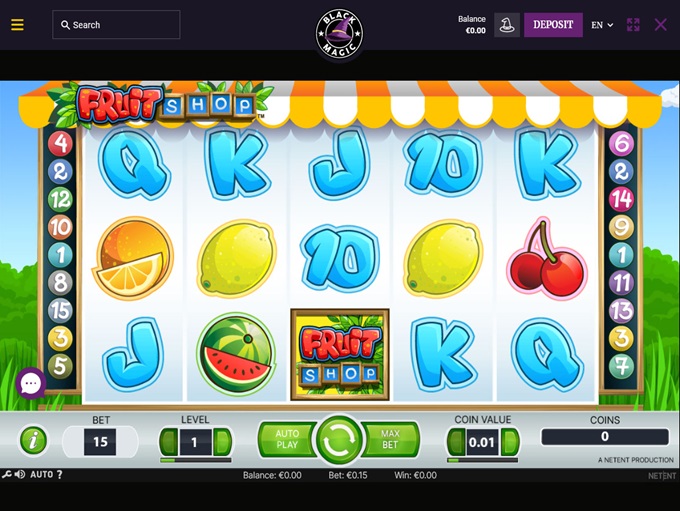Toggle fullscreen mode

pyautogui.click(x=633, y=25)
